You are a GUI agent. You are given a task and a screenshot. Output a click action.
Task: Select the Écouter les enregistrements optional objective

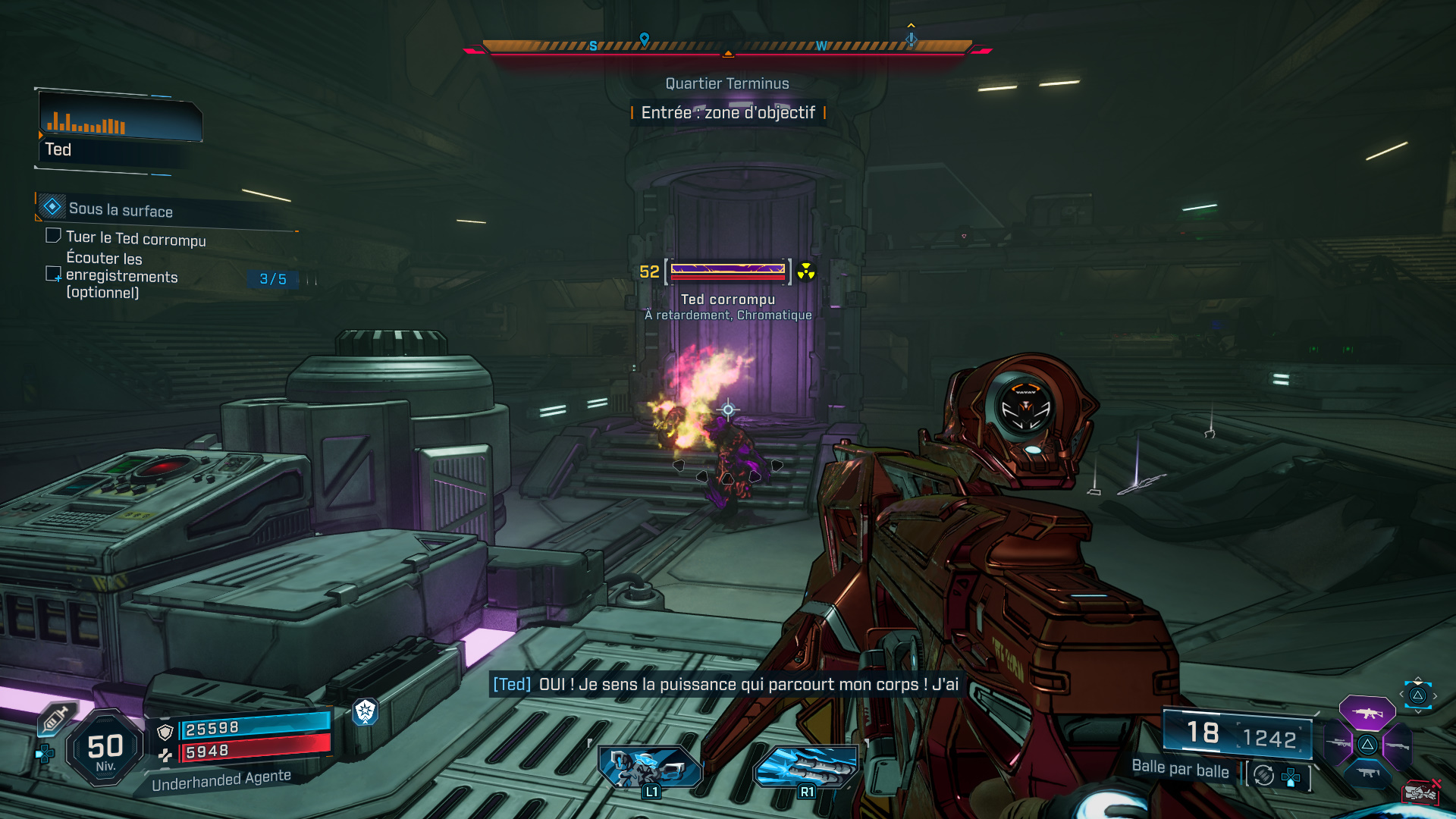pyautogui.click(x=121, y=275)
